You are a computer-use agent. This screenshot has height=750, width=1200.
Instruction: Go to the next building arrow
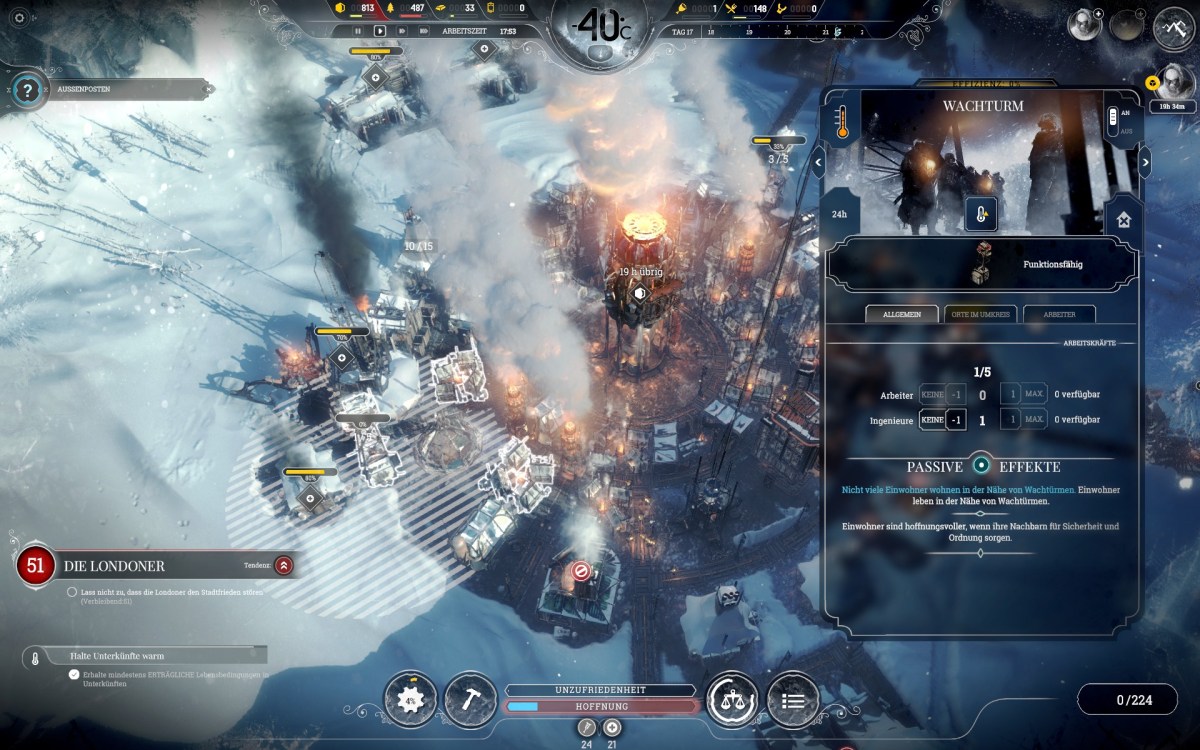pos(1145,161)
